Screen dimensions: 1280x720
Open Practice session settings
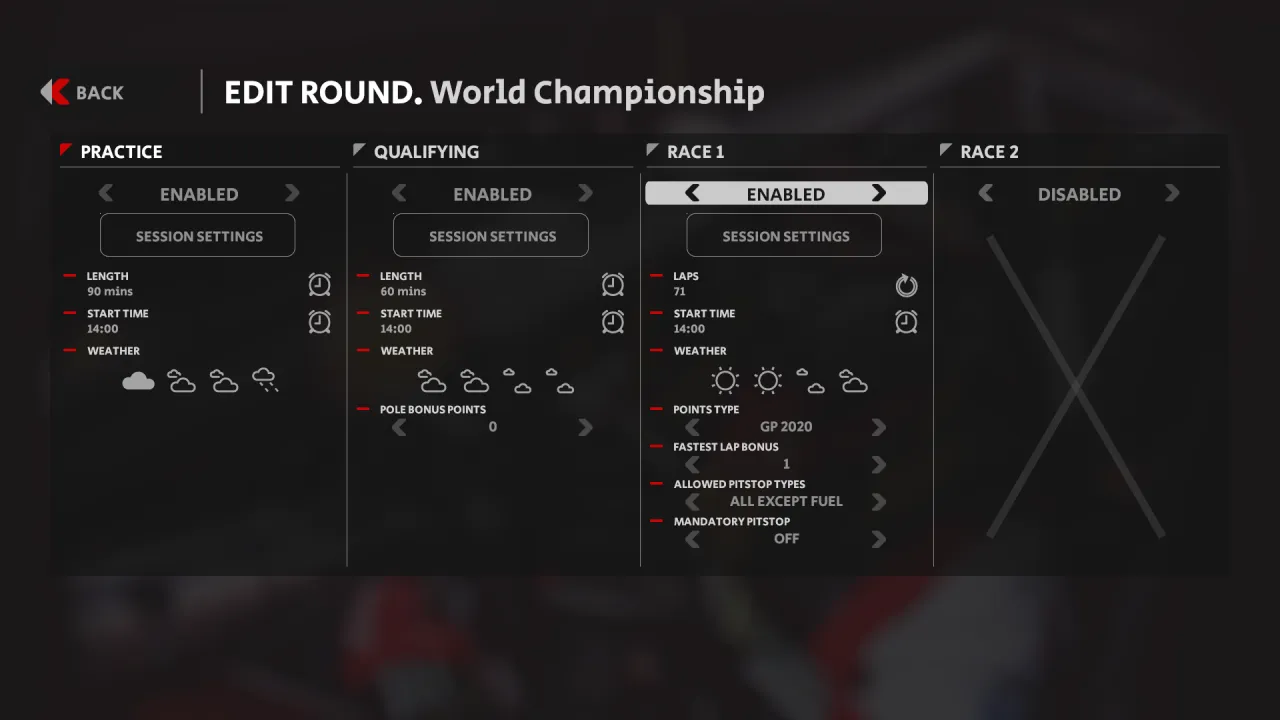pyautogui.click(x=198, y=236)
